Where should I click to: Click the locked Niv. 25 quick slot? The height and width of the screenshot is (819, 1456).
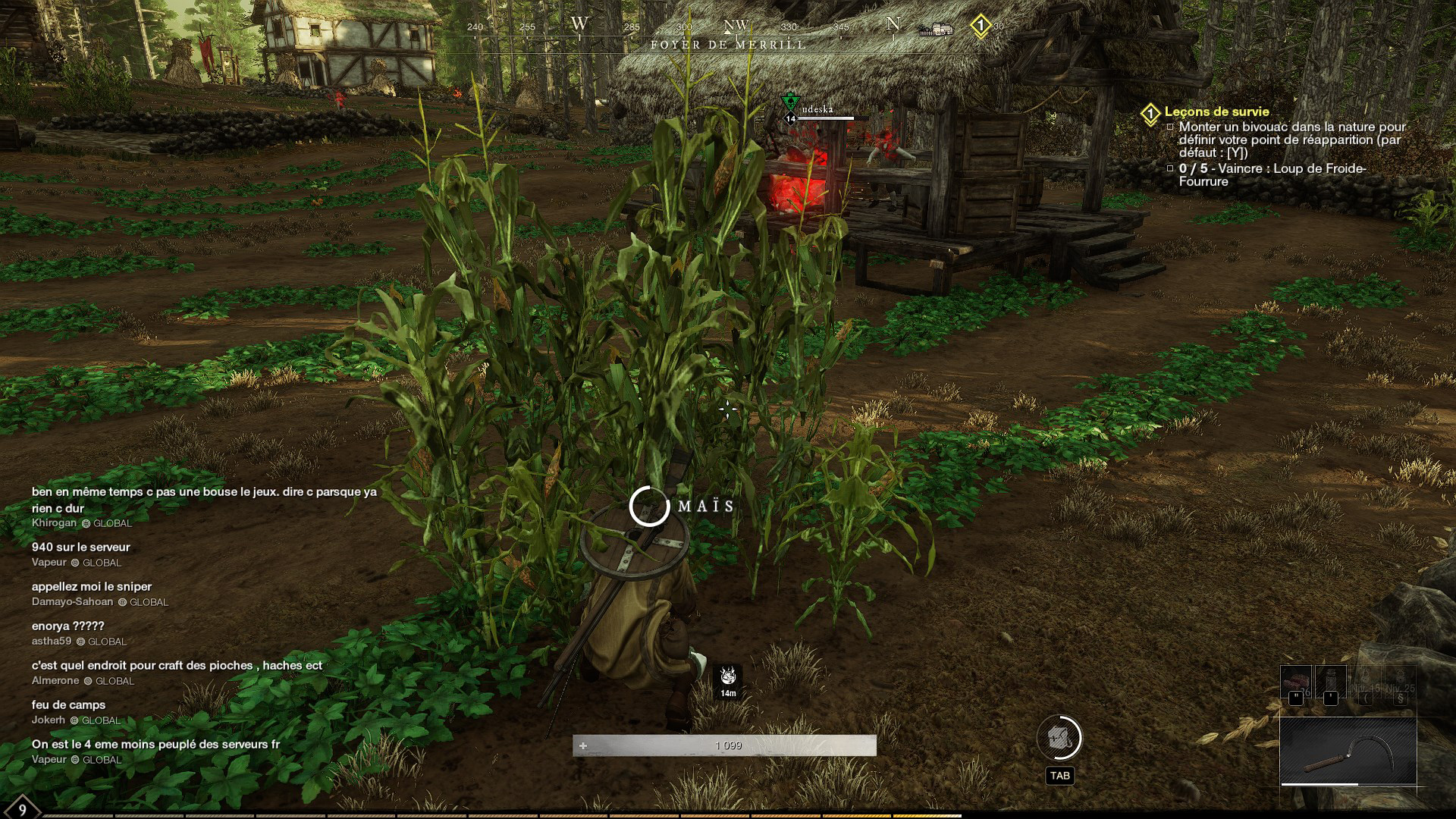pos(1400,682)
